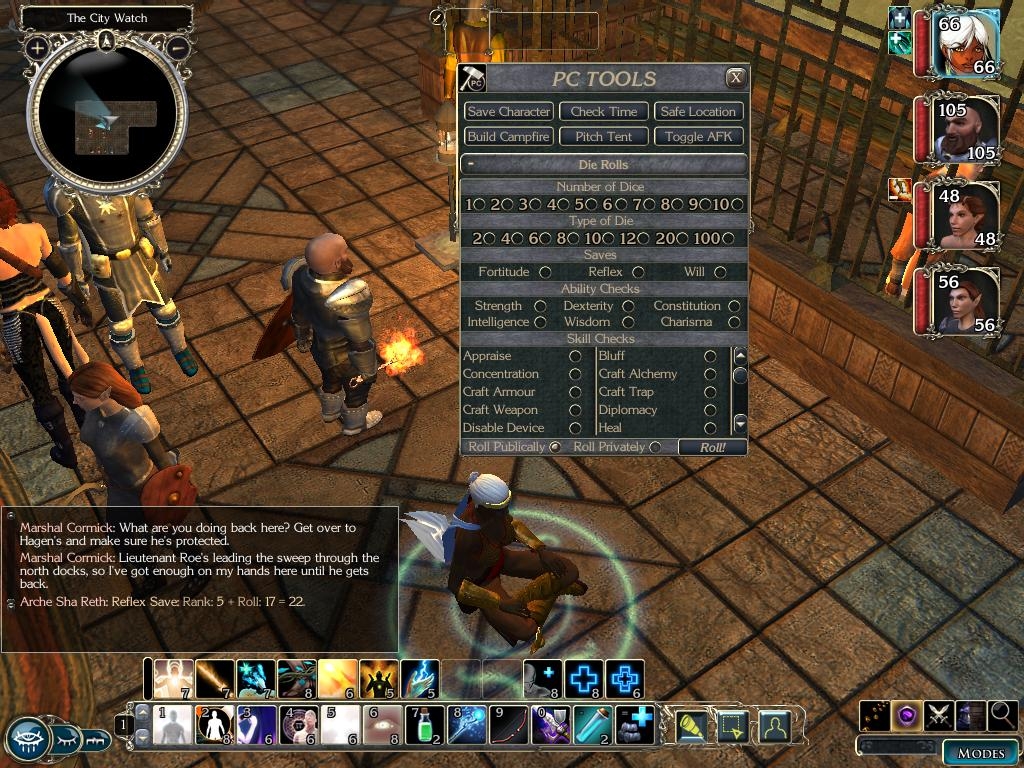Build a campfire
The width and height of the screenshot is (1024, 768).
pyautogui.click(x=508, y=136)
